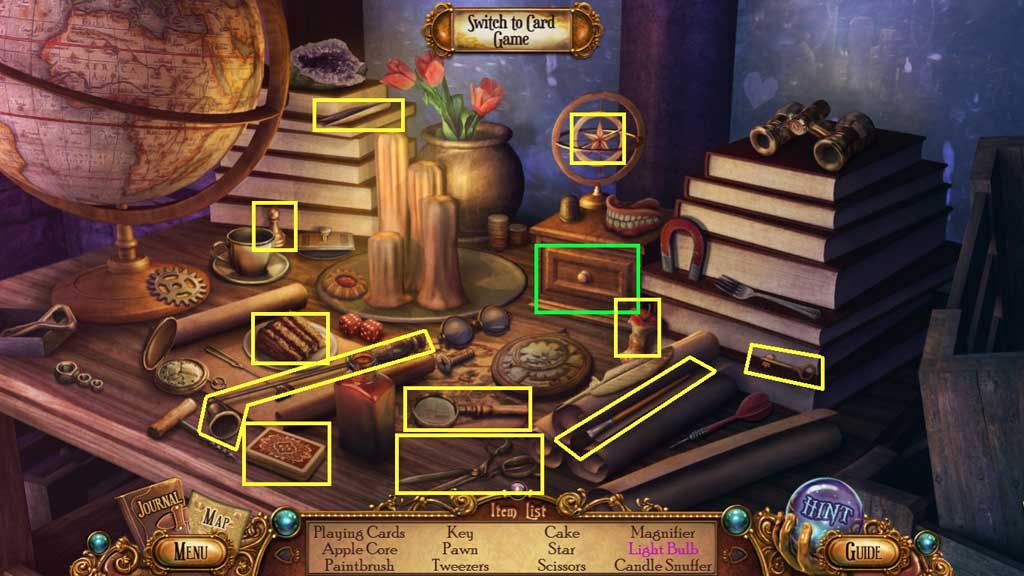Open the strategy Guide
This screenshot has width=1024, height=576.
pyautogui.click(x=862, y=551)
